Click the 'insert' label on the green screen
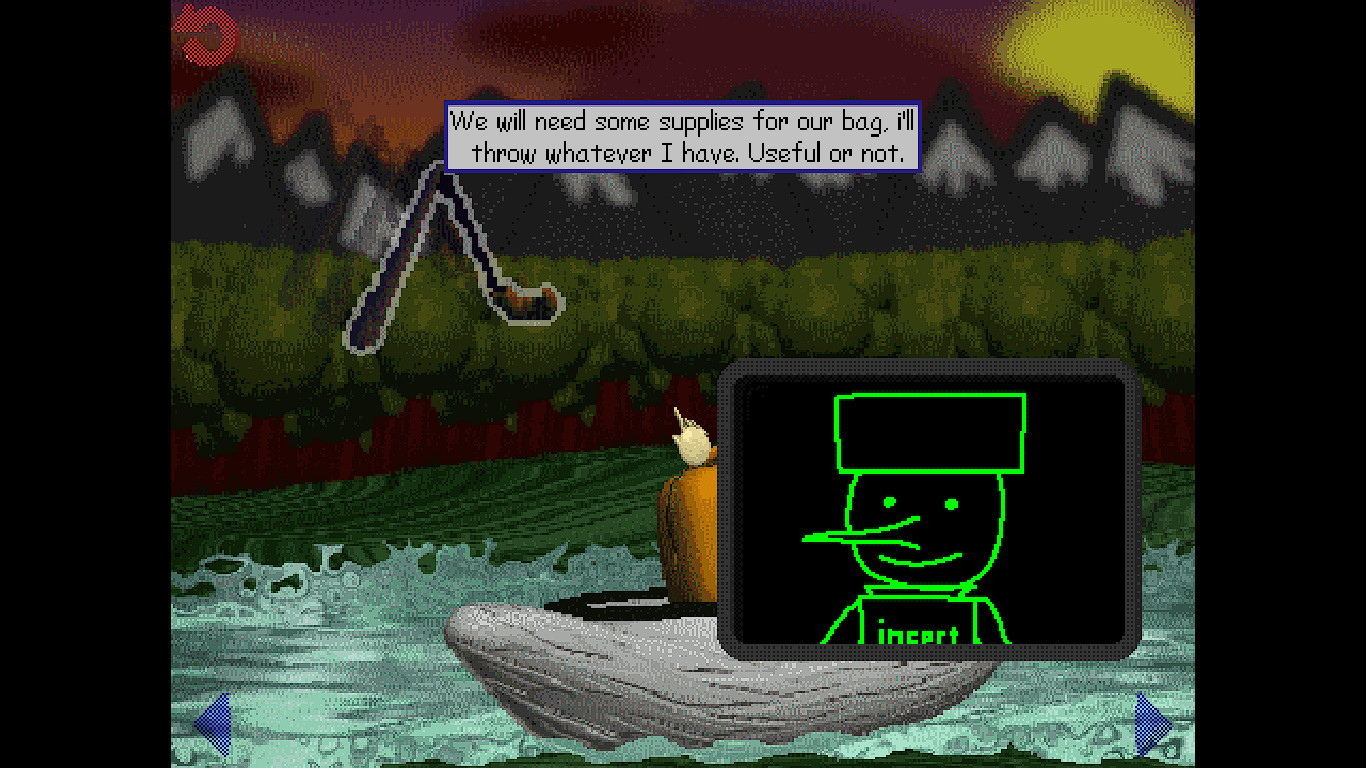 click(916, 634)
